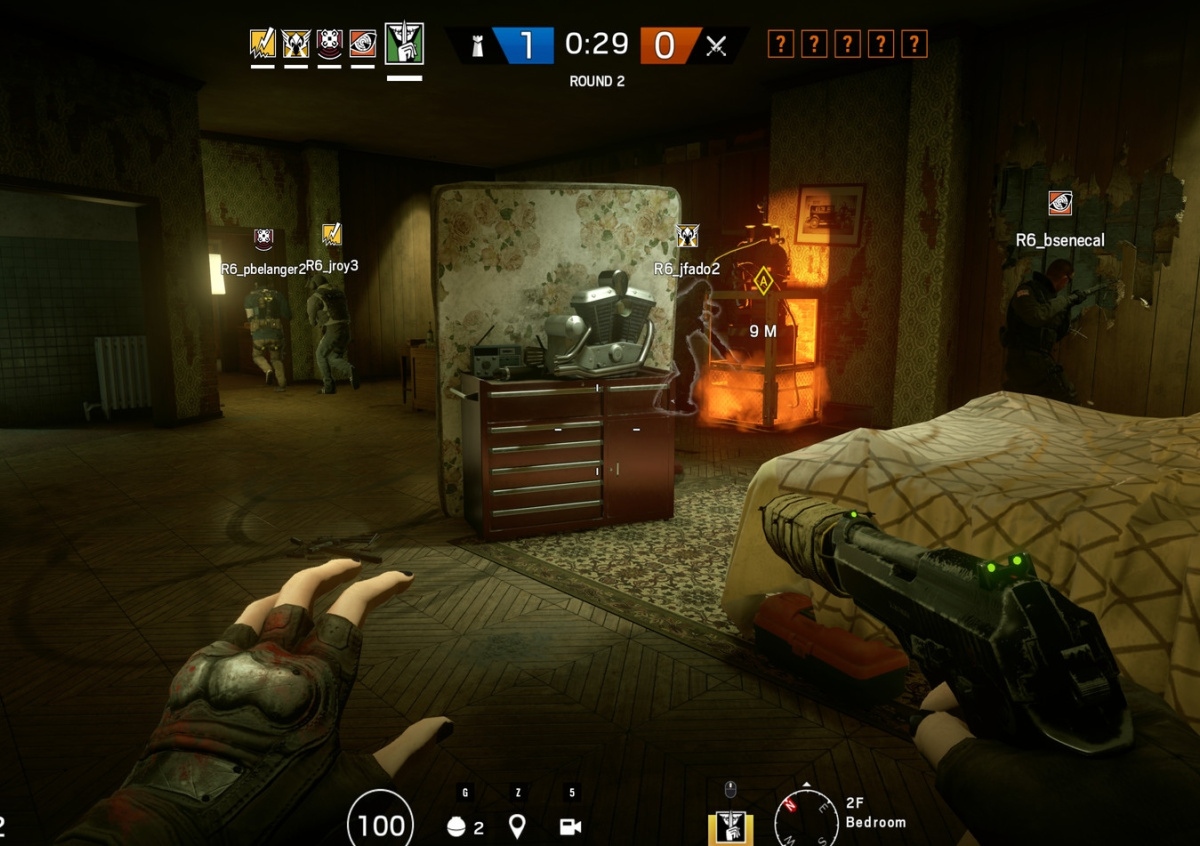The height and width of the screenshot is (846, 1200).
Task: Click the R6_jroy3 teammate name tag
Action: point(332,266)
